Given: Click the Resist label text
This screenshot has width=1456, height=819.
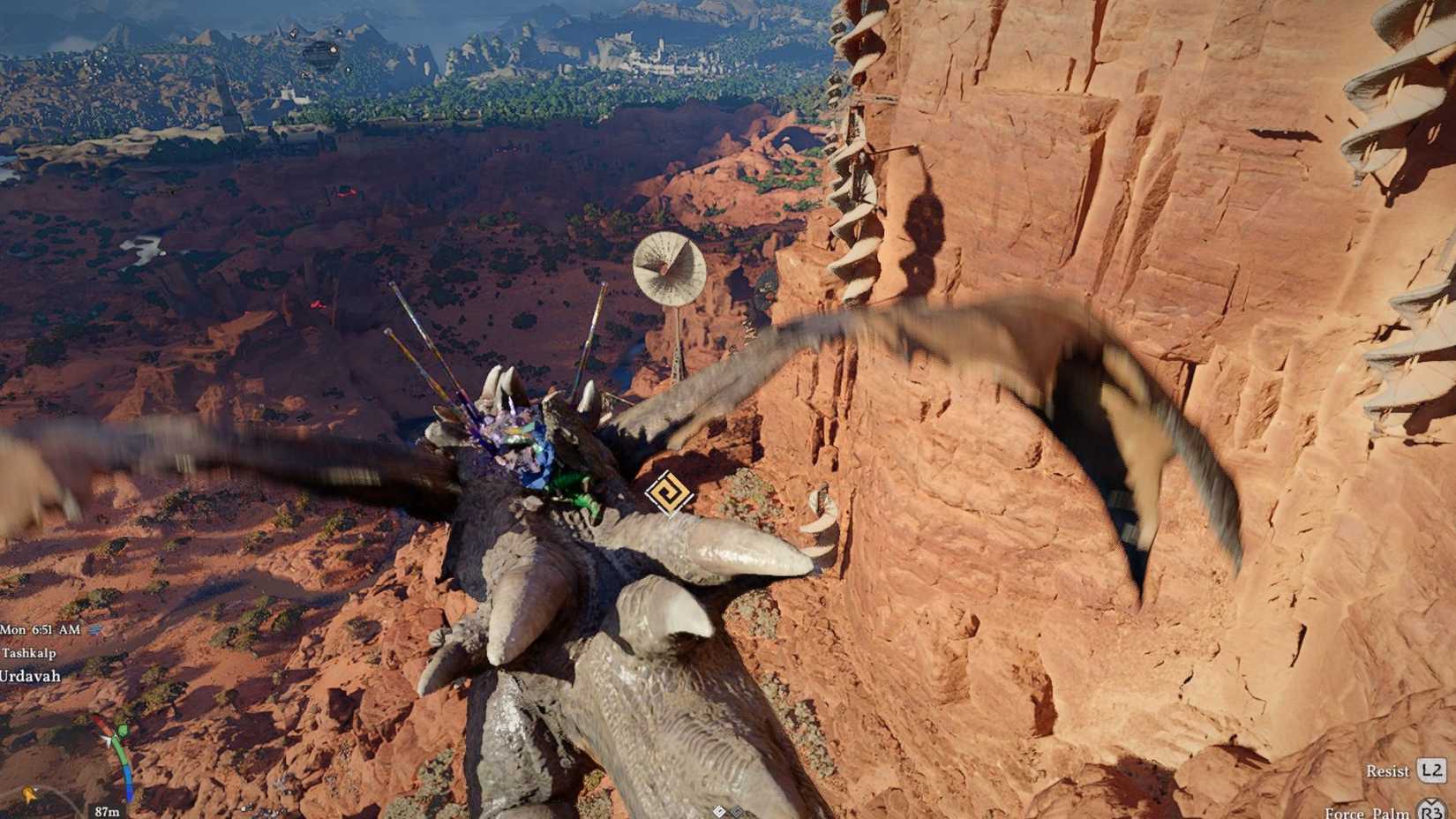Looking at the screenshot, I should point(1387,771).
